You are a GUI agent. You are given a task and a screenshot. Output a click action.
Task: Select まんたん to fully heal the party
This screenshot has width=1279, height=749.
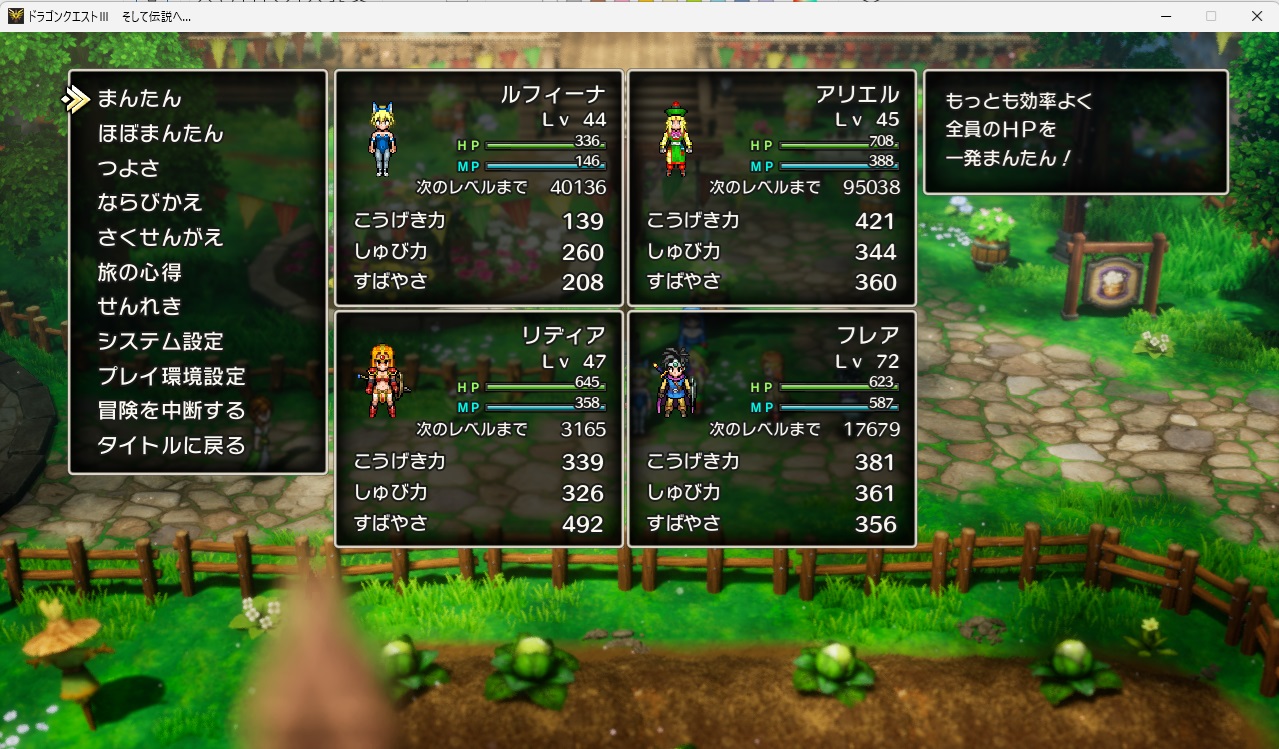(x=140, y=99)
